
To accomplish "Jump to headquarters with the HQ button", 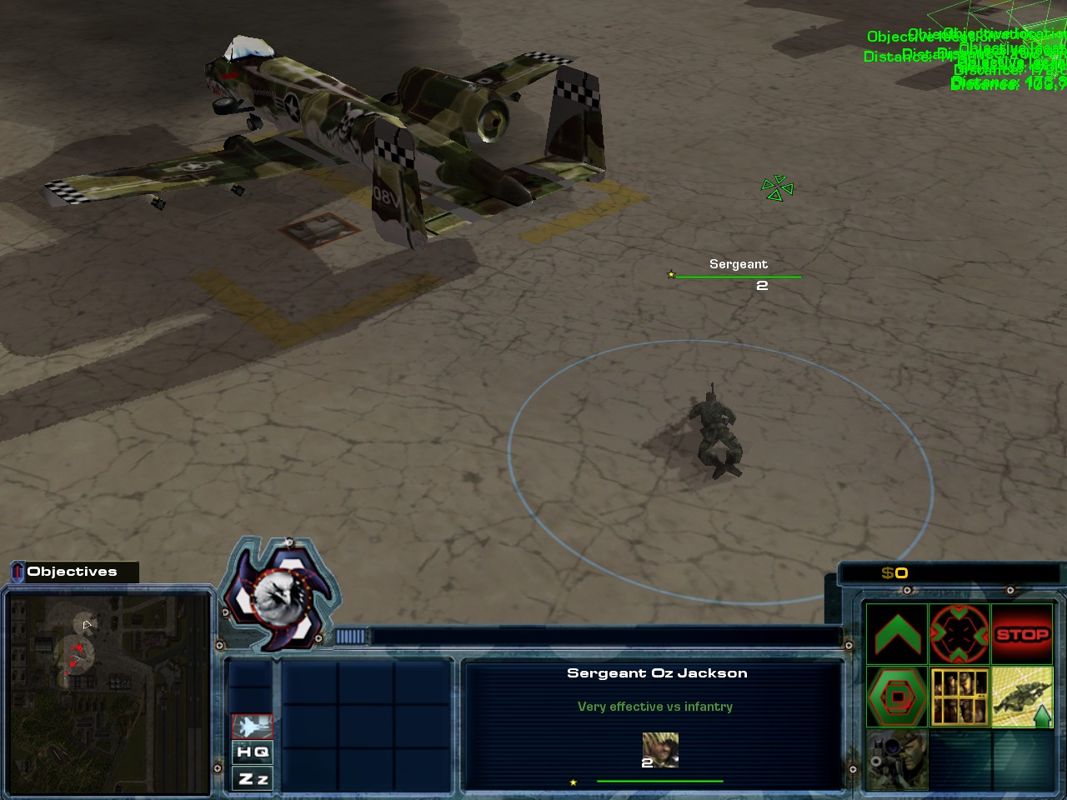I will pos(252,752).
